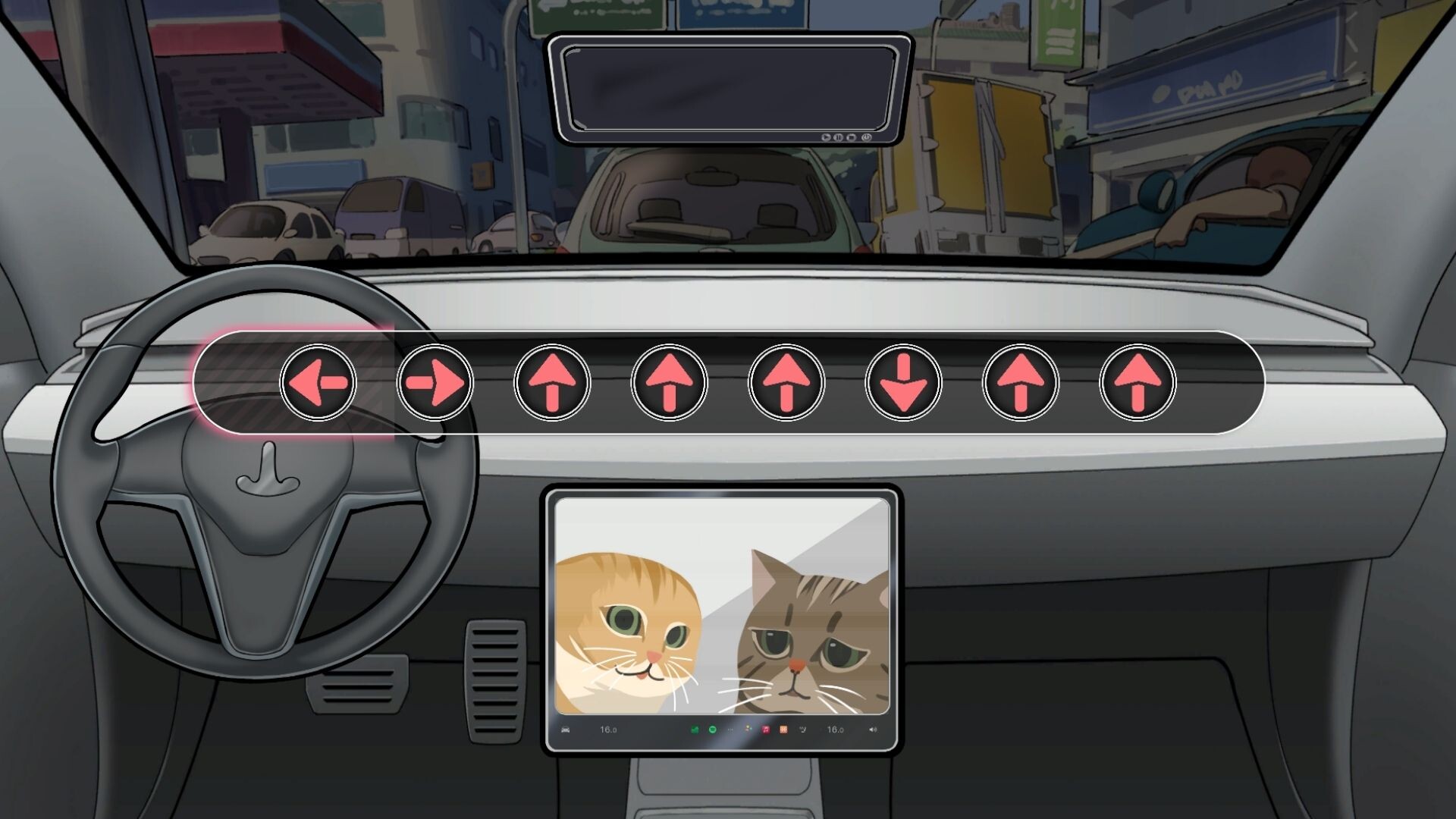This screenshot has width=1456, height=819.
Task: Toggle pause on the rearview display
Action: pyautogui.click(x=838, y=136)
